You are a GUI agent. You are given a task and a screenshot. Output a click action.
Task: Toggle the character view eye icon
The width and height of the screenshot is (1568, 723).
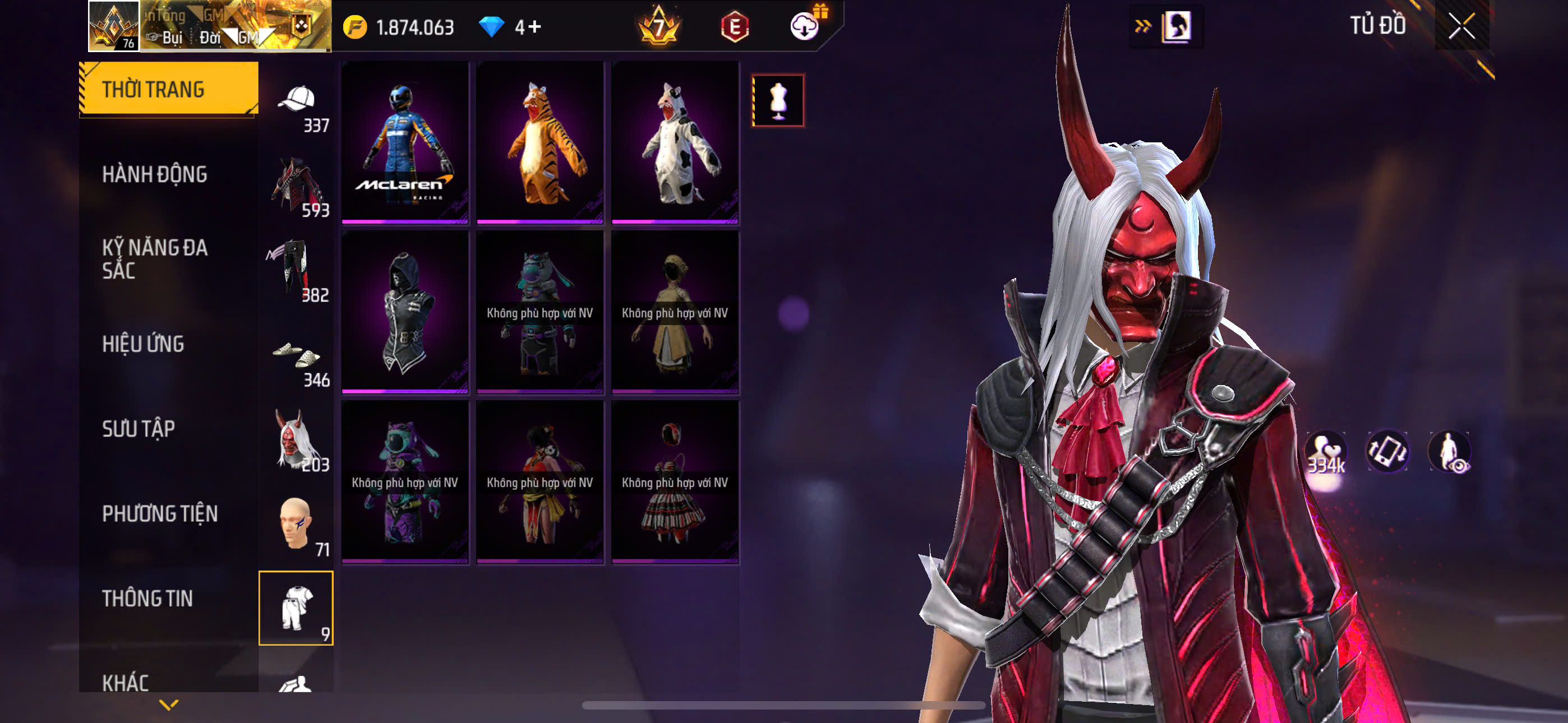(x=1449, y=452)
